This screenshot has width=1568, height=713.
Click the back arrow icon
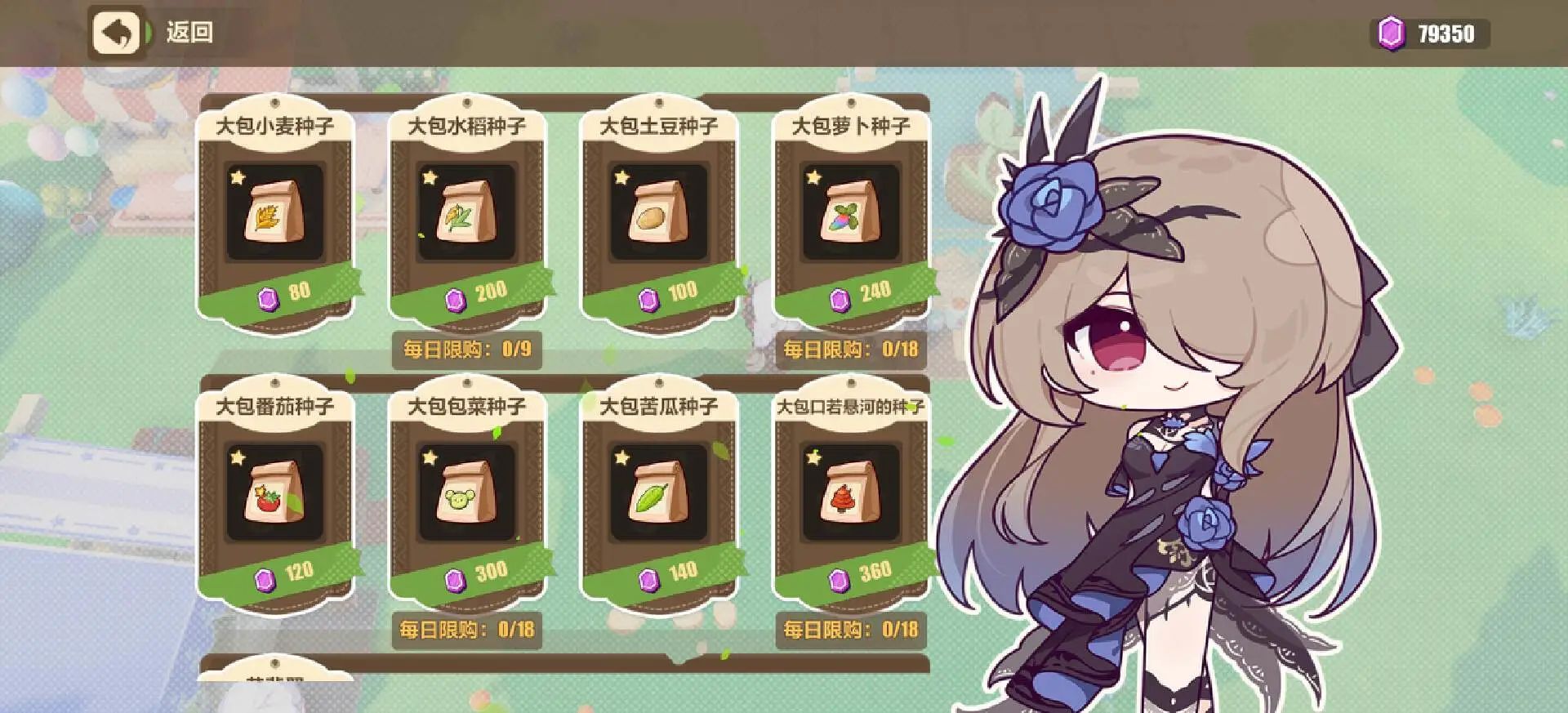point(117,34)
